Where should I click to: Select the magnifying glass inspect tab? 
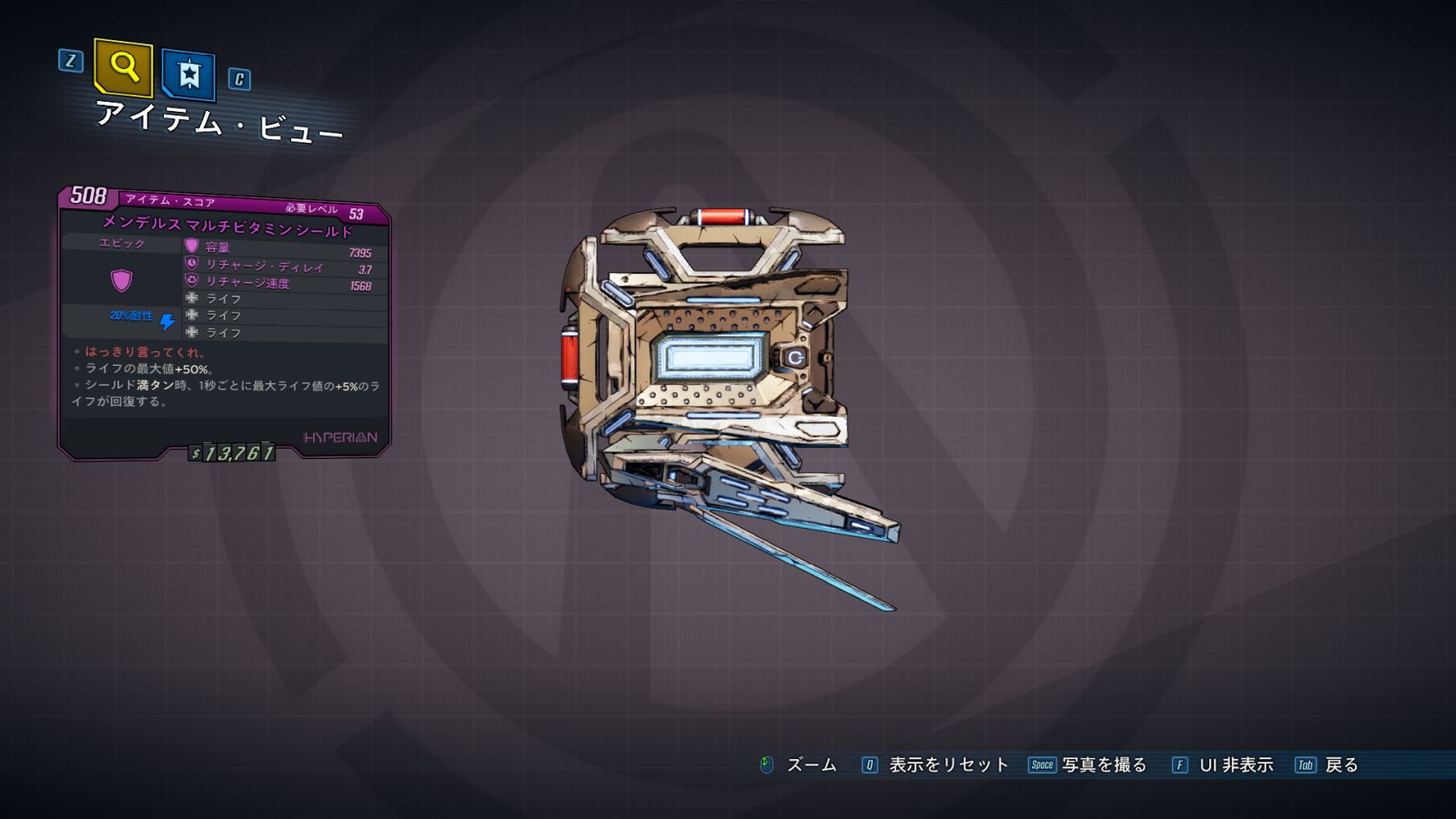[x=123, y=67]
